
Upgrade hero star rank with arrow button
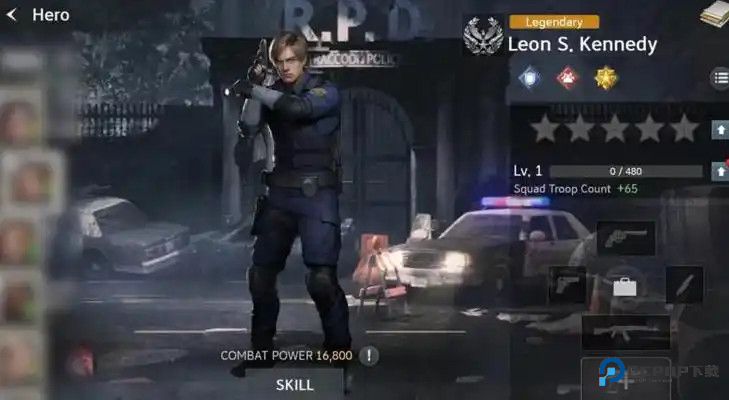coord(718,129)
